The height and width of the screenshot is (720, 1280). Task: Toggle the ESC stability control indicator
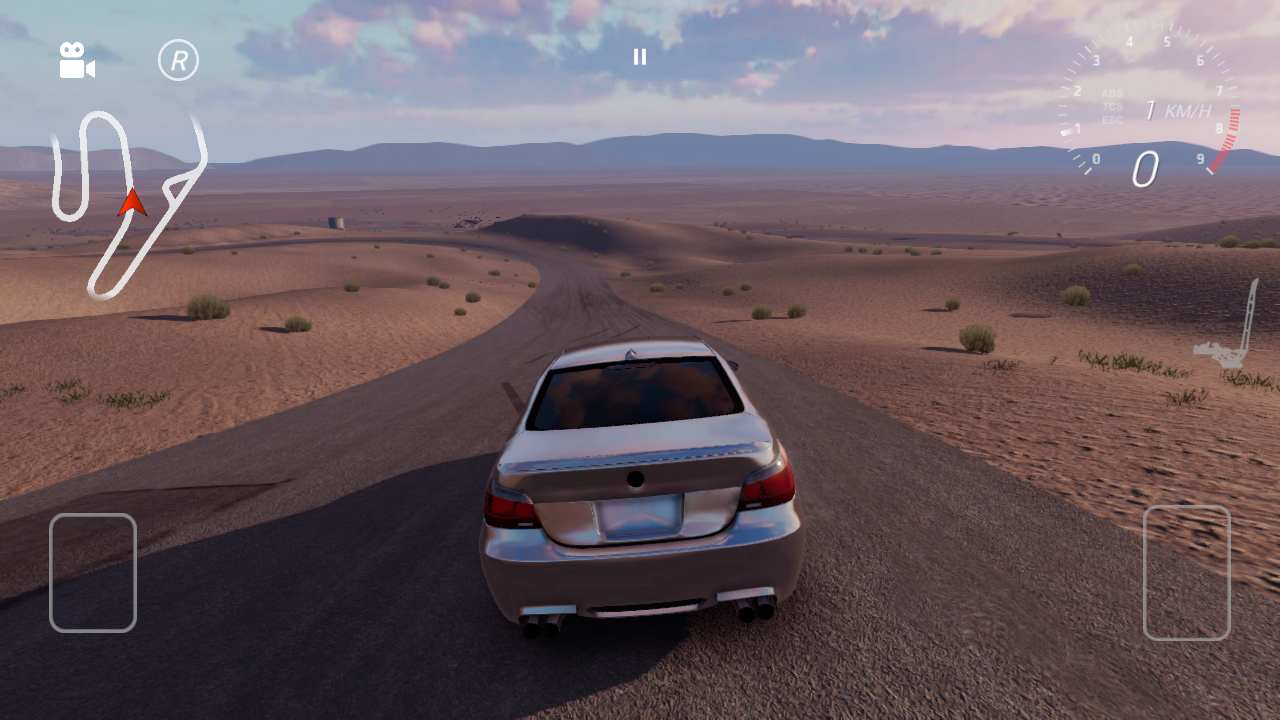point(1111,116)
